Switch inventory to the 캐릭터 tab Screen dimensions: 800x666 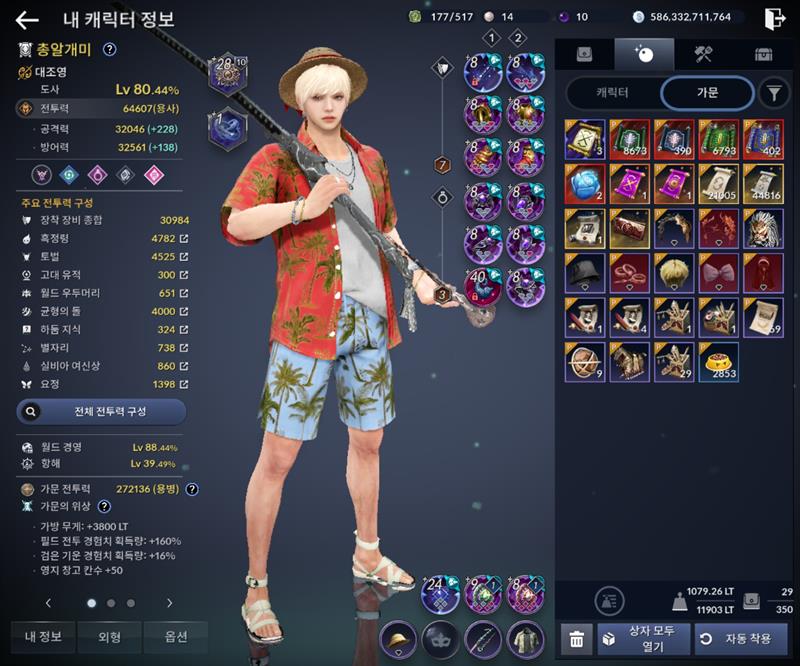(x=612, y=93)
